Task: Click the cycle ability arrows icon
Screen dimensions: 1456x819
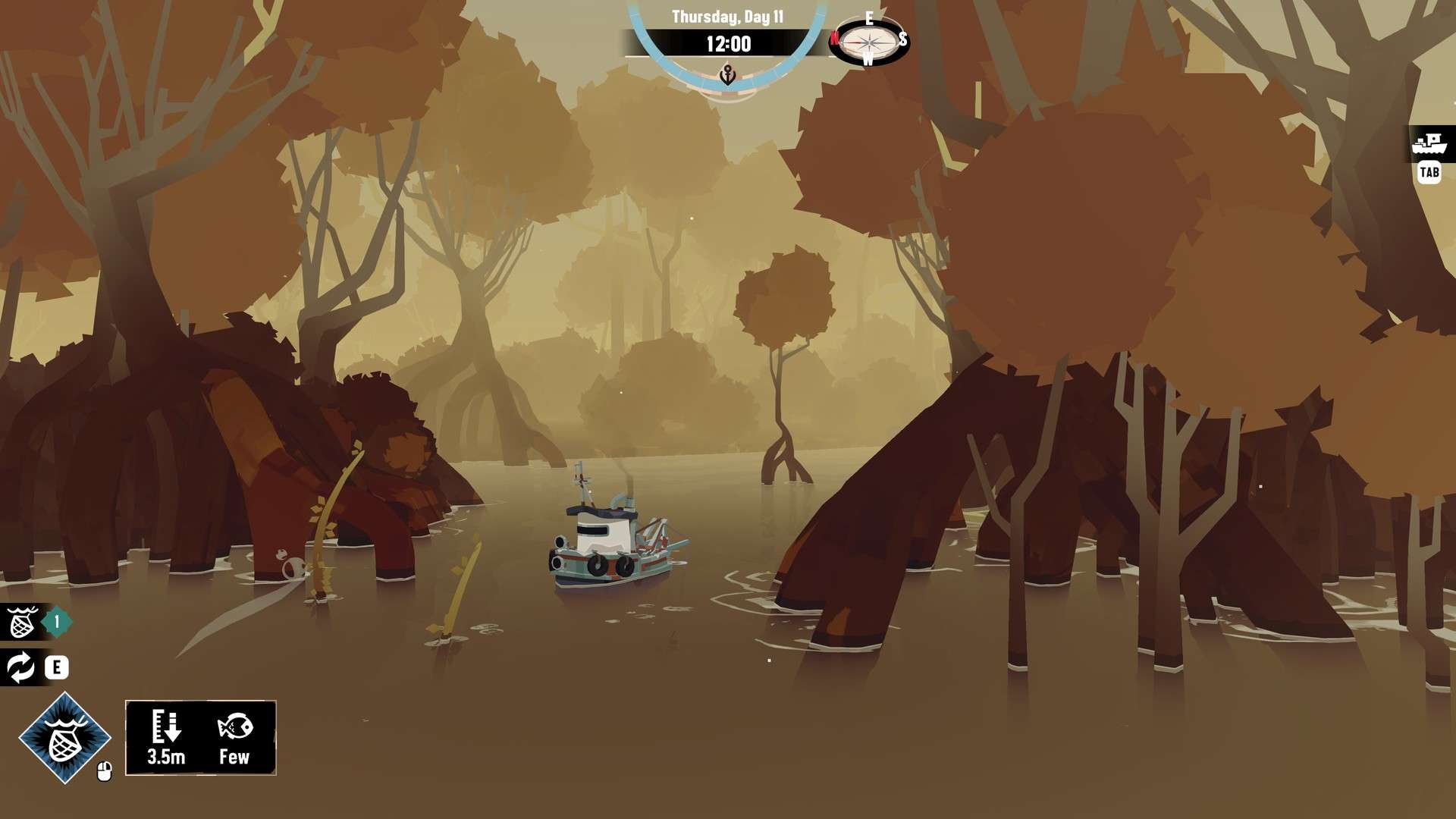Action: click(x=21, y=667)
